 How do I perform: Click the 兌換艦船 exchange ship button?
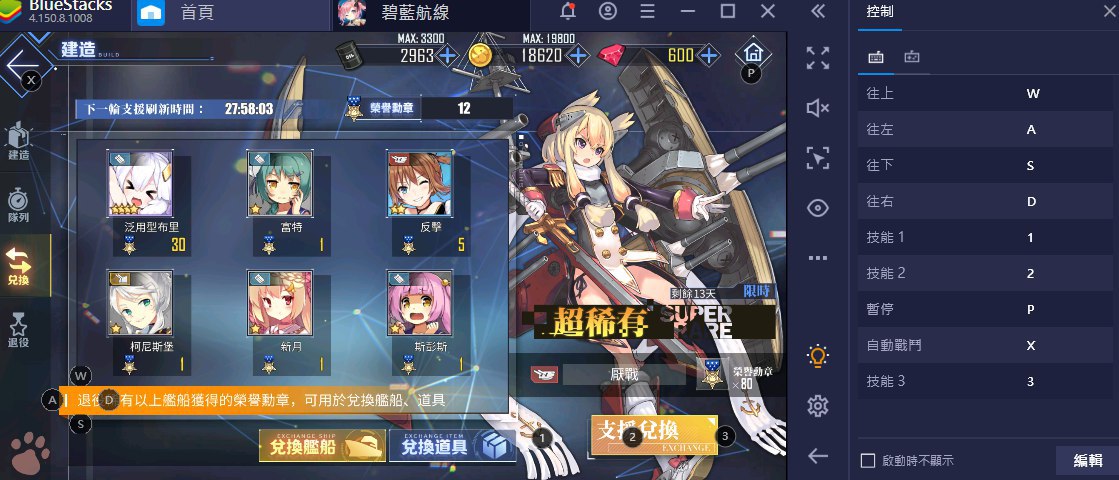tap(322, 447)
